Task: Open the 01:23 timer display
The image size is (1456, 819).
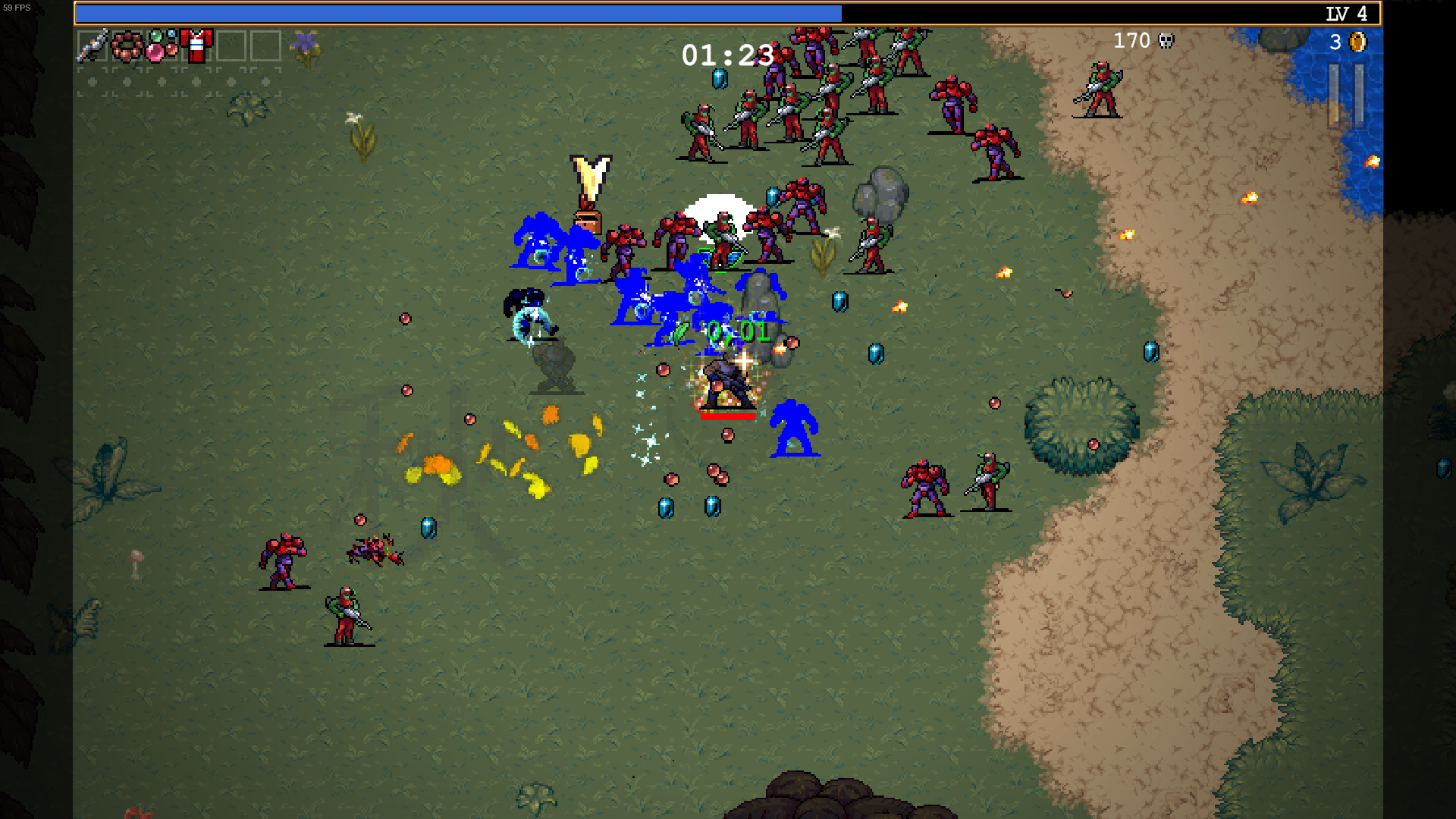Action: click(726, 56)
